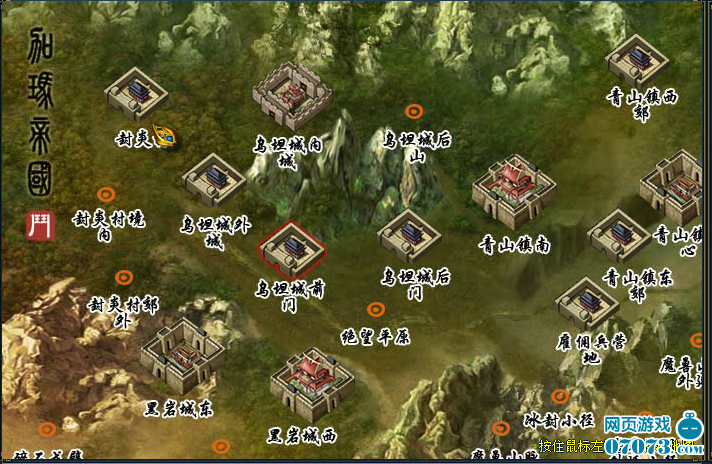
Task: Choose the 乌坦城后门 building
Action: click(x=410, y=237)
